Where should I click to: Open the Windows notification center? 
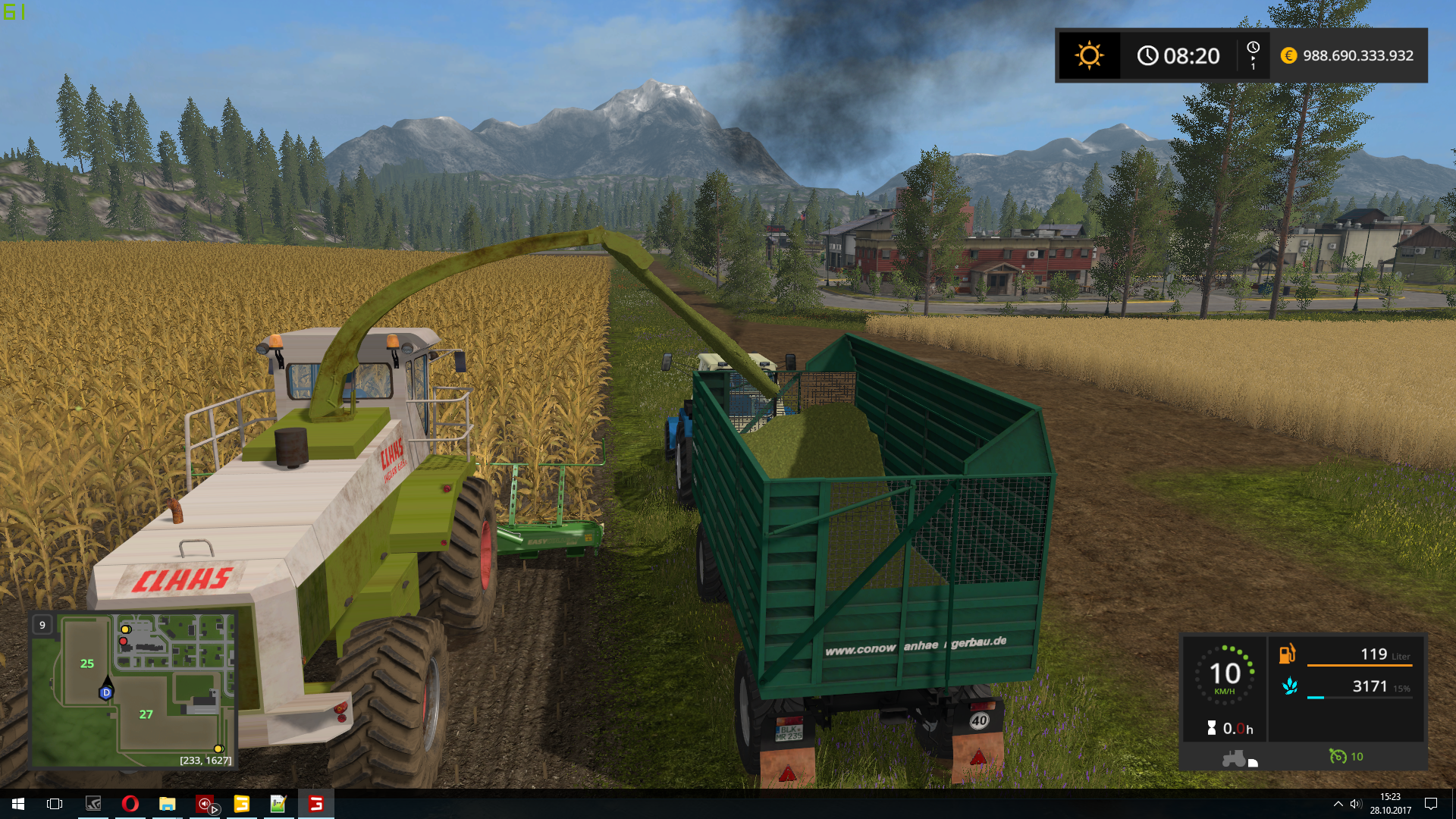pyautogui.click(x=1431, y=804)
